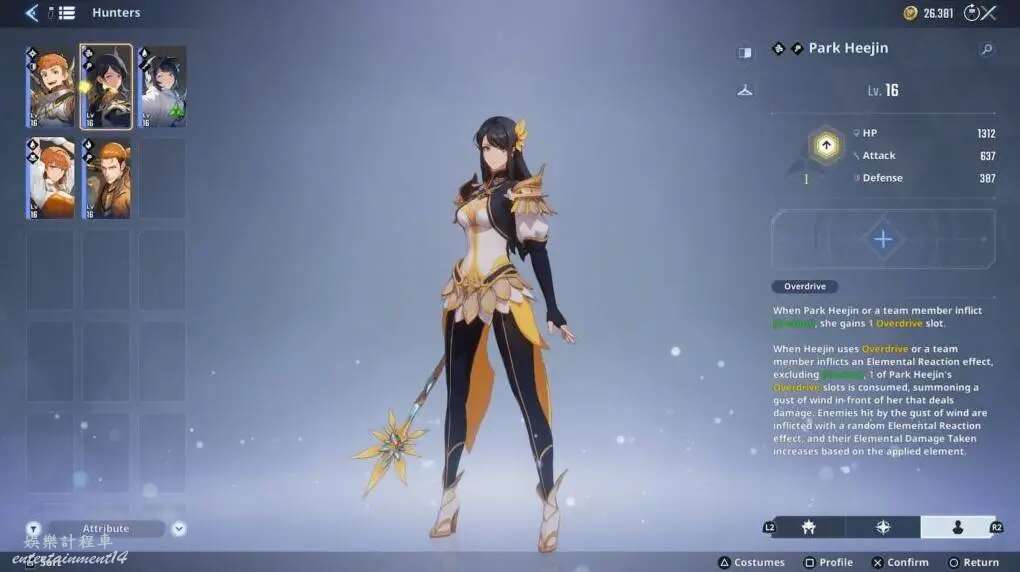Click the hexagonal level-up arrow icon
Screen dimensions: 1020x572
click(826, 146)
